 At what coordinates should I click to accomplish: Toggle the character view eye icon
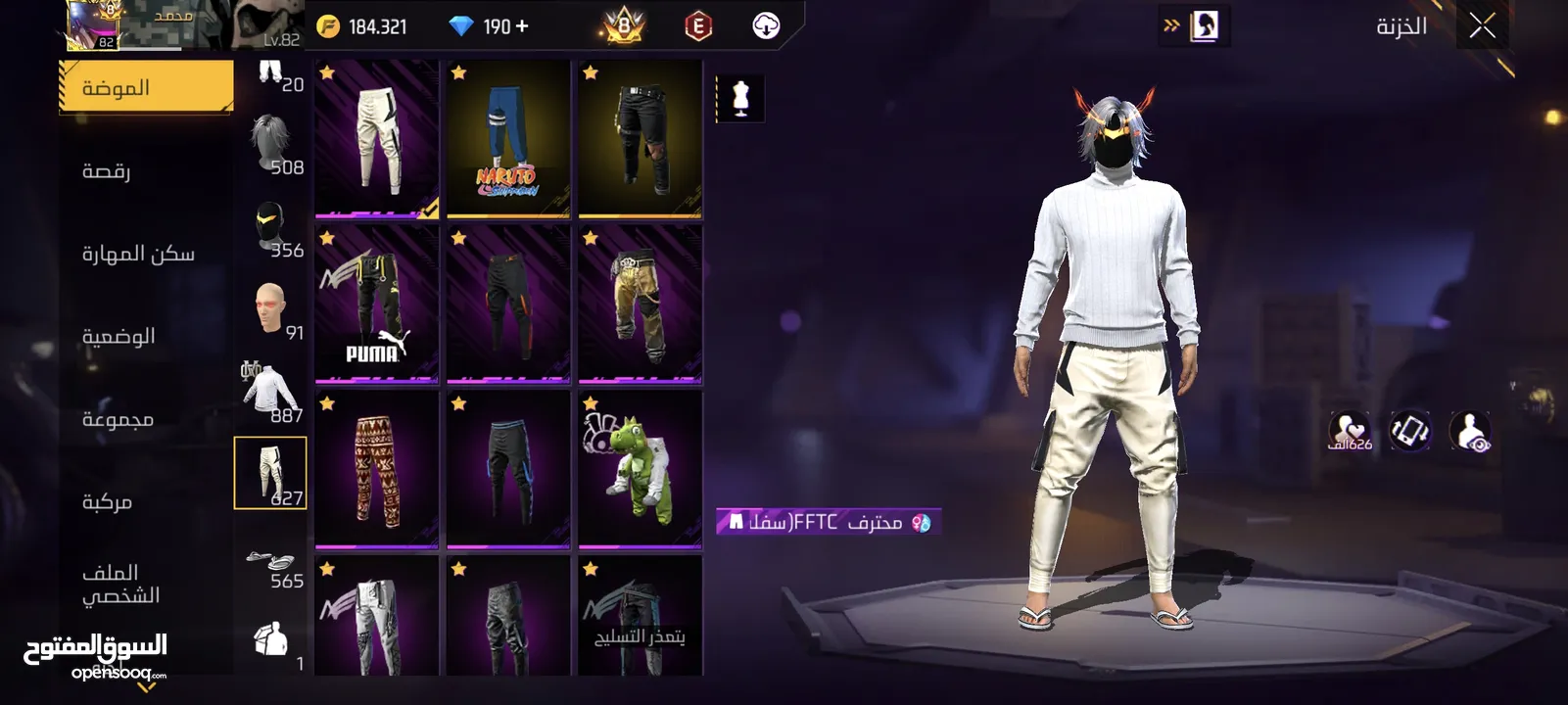coord(1469,432)
